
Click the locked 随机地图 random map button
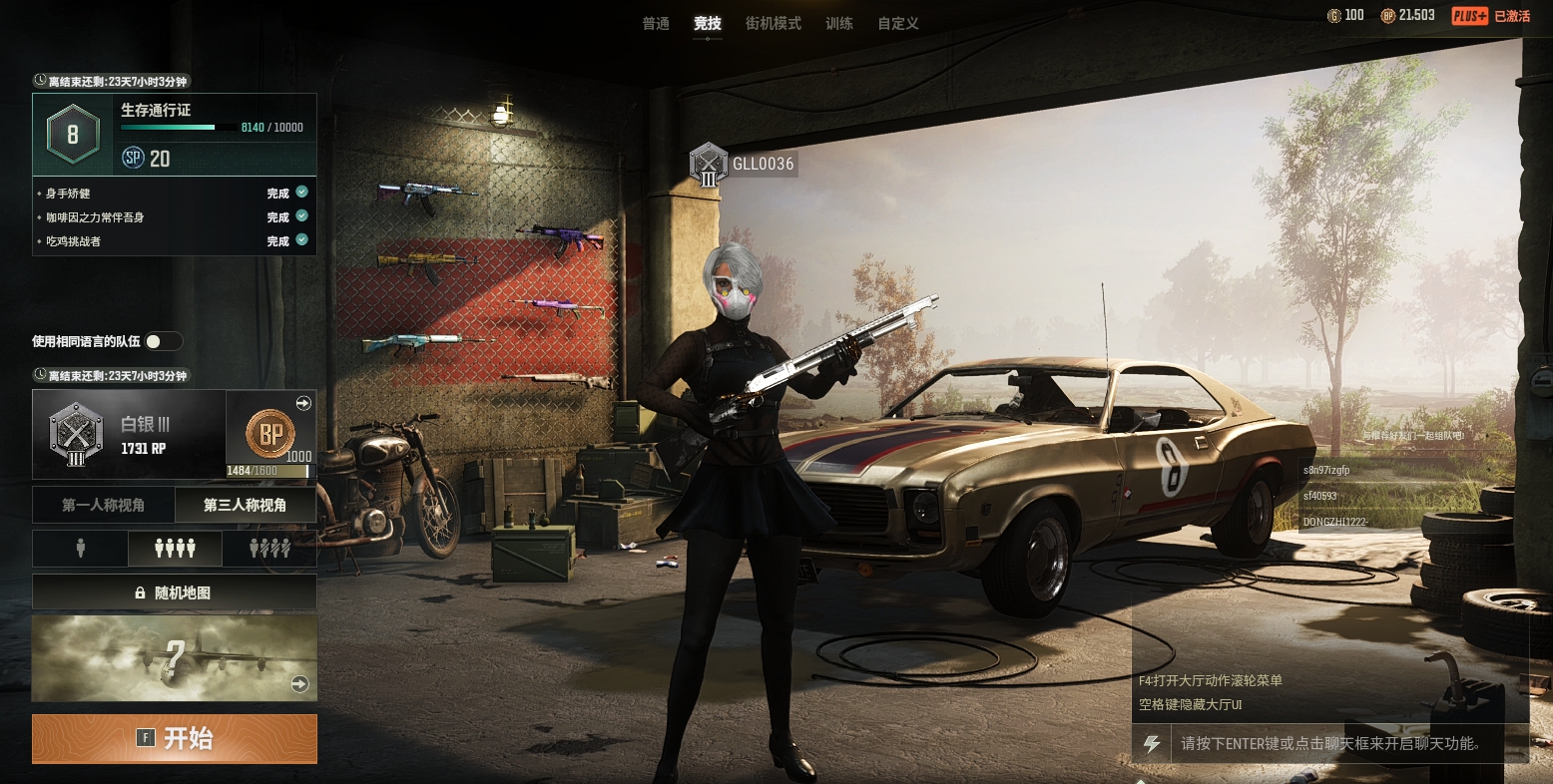pos(175,592)
